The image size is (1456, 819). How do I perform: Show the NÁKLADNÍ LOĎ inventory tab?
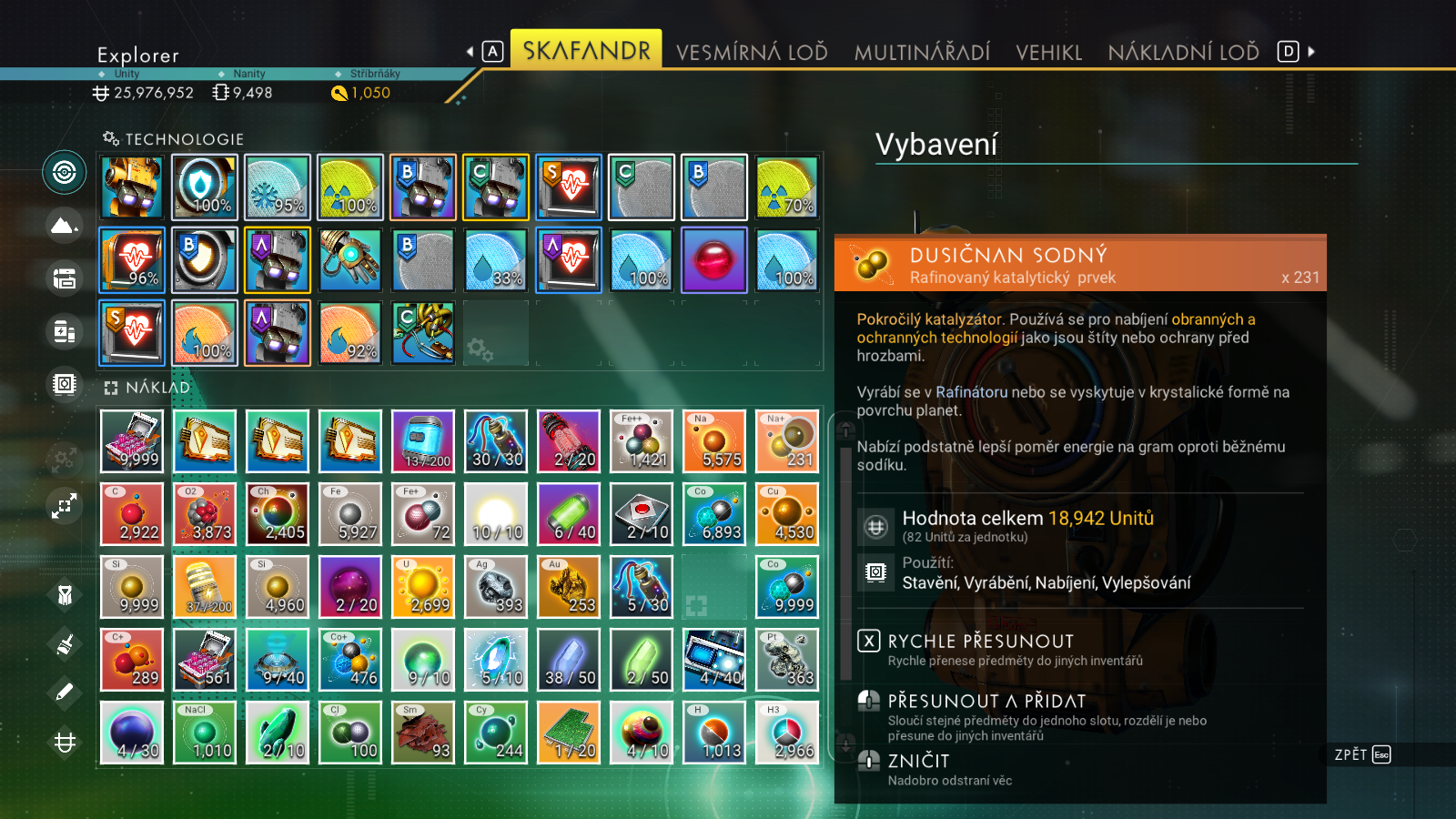click(1183, 52)
